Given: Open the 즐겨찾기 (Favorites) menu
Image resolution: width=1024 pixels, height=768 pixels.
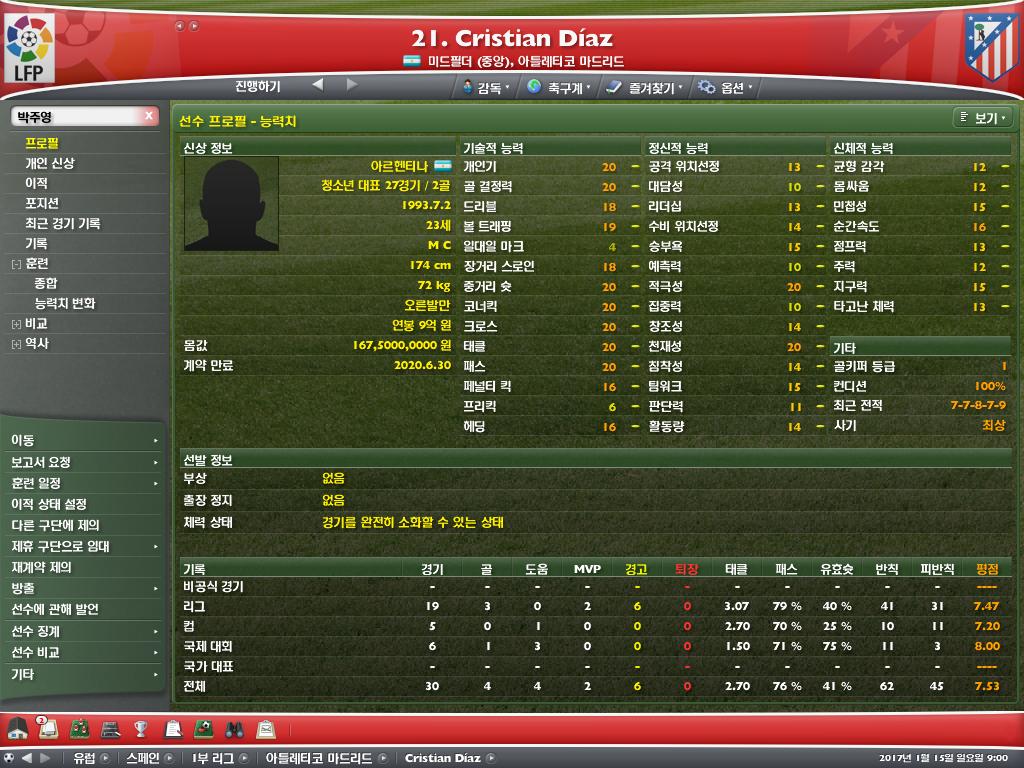Looking at the screenshot, I should [645, 88].
